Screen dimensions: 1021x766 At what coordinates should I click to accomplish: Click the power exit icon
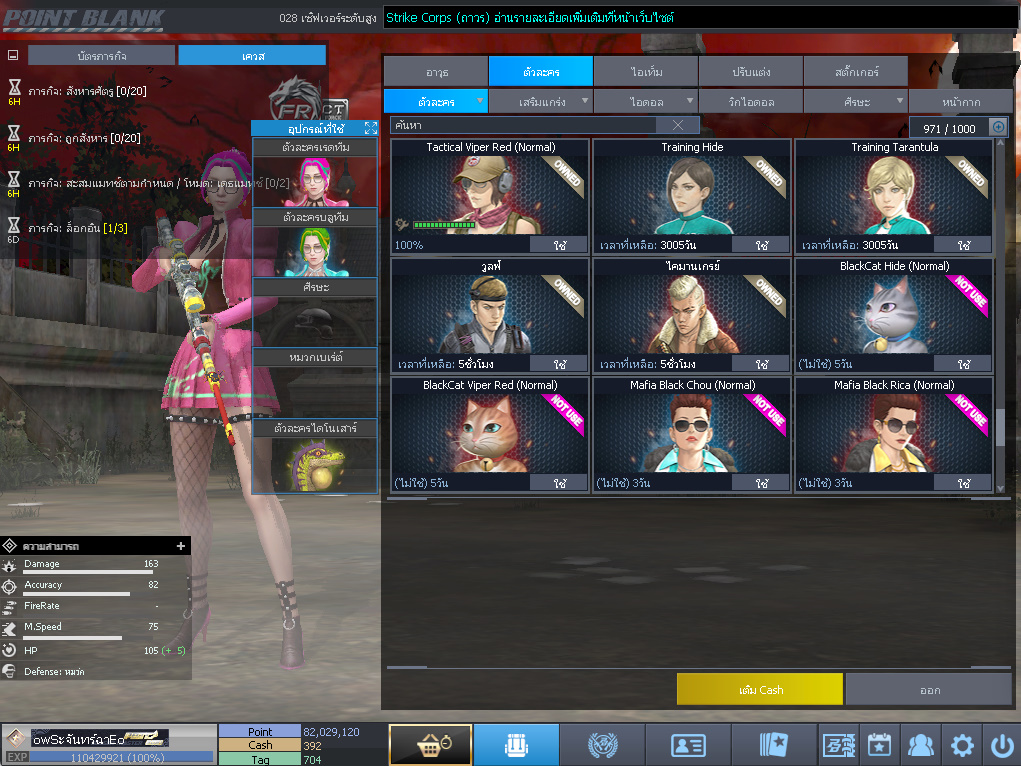[x=1001, y=745]
